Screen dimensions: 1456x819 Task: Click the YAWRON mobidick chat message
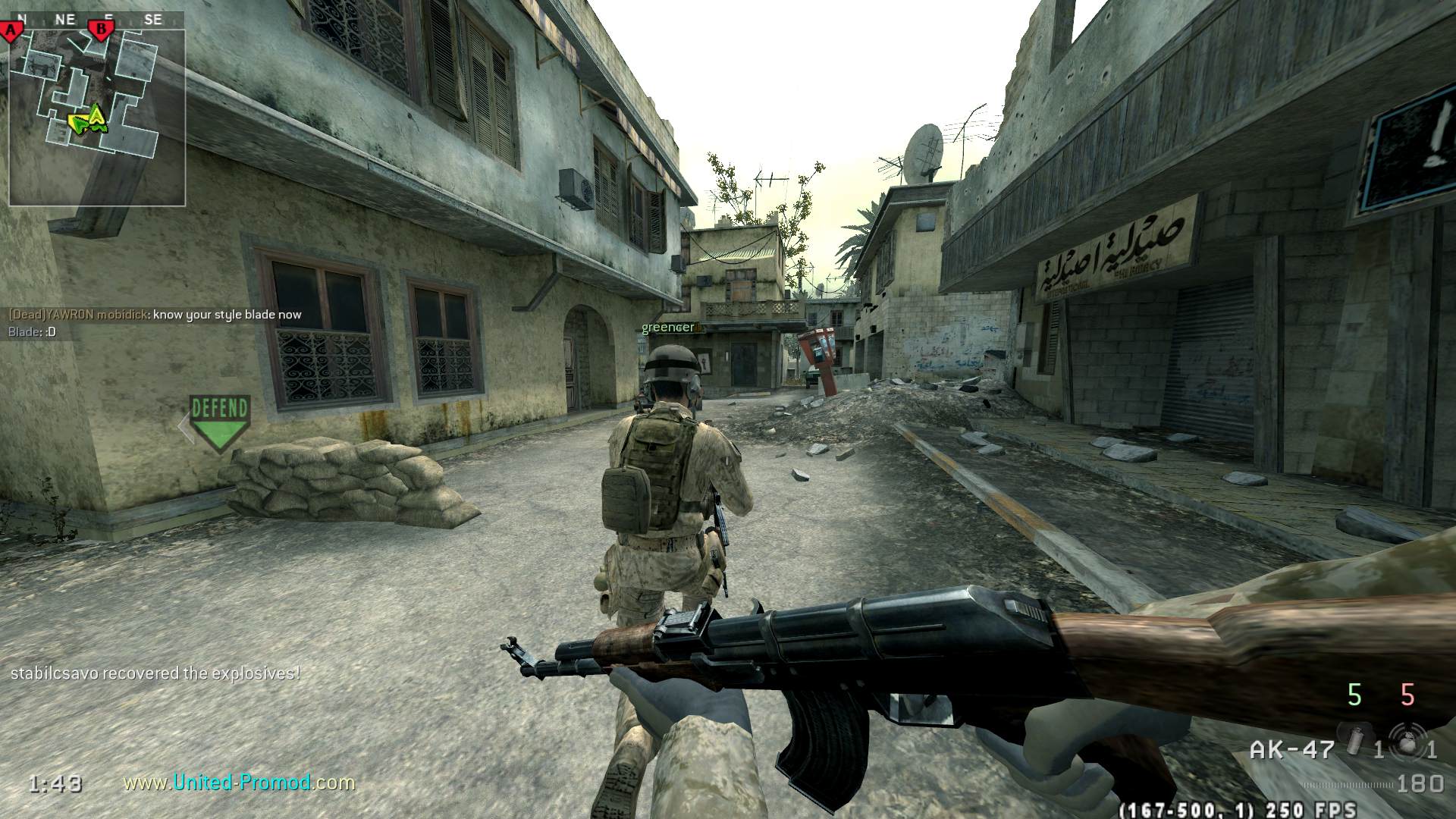[x=155, y=315]
